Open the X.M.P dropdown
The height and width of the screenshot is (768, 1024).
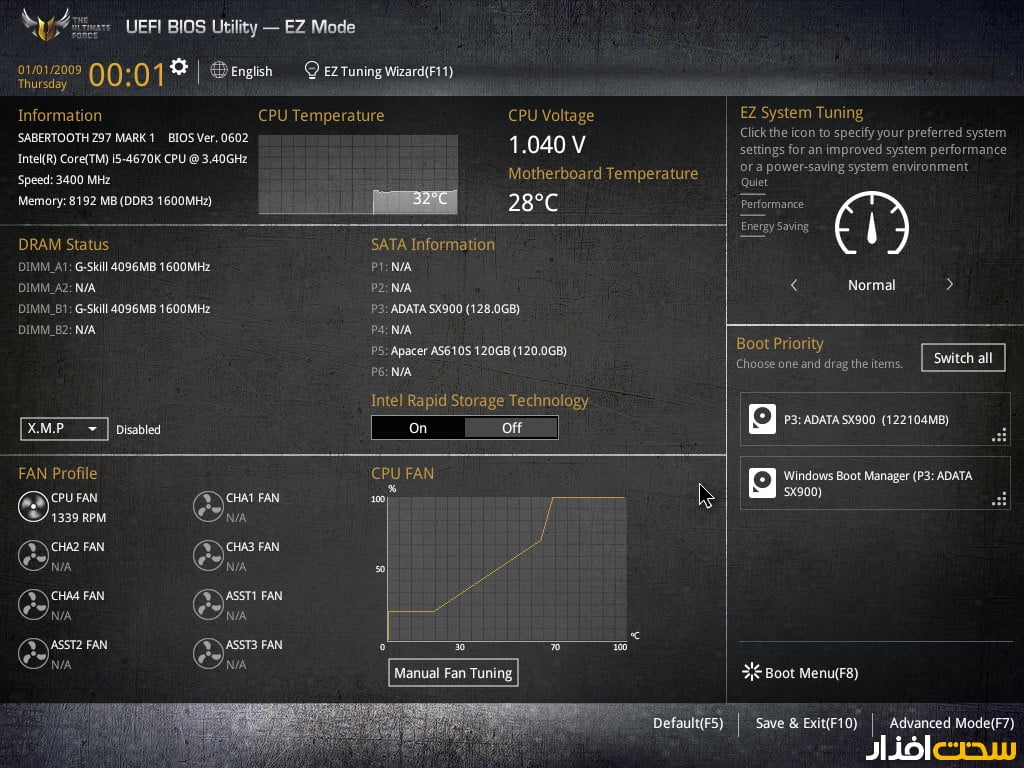tap(64, 428)
